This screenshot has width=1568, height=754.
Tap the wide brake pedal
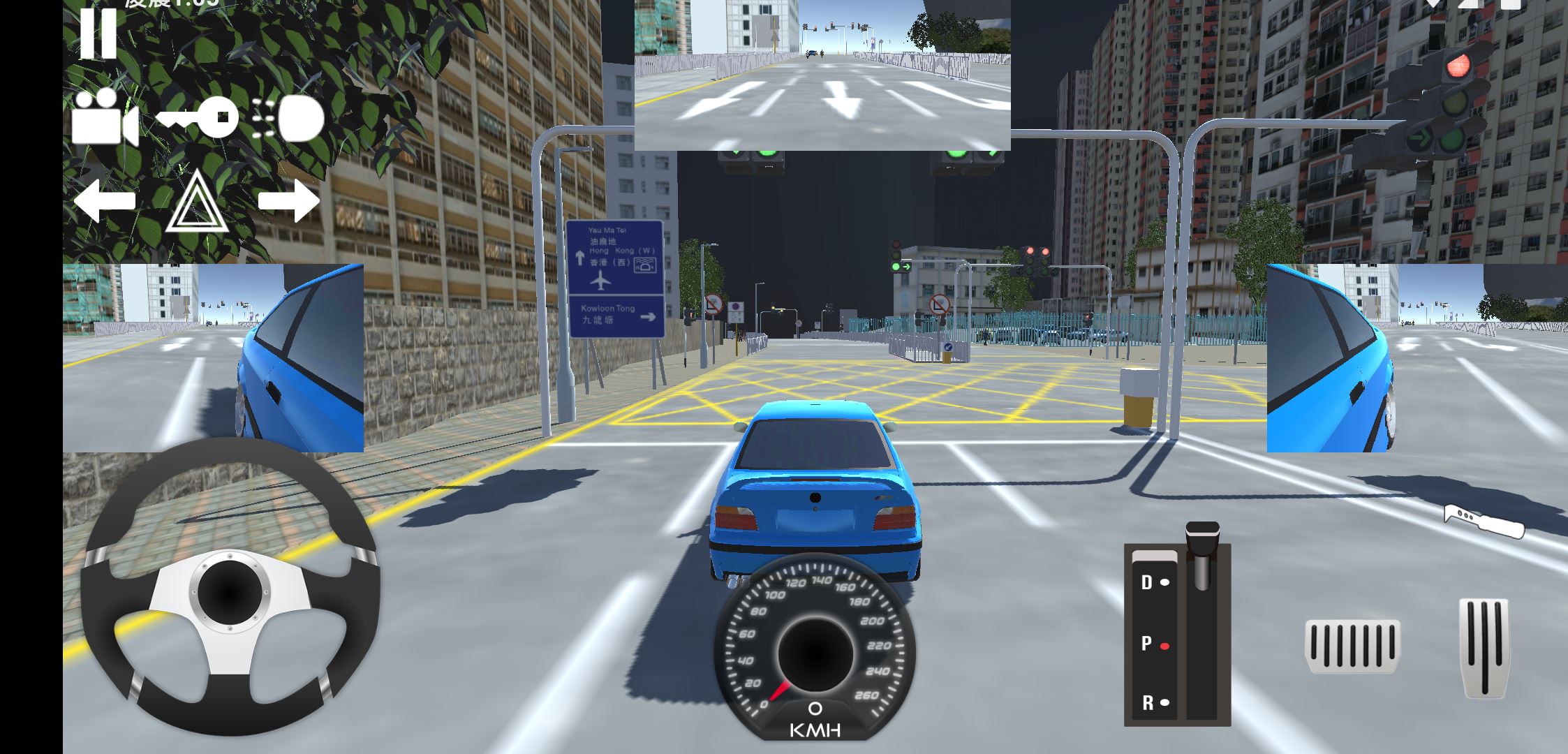coord(1352,646)
